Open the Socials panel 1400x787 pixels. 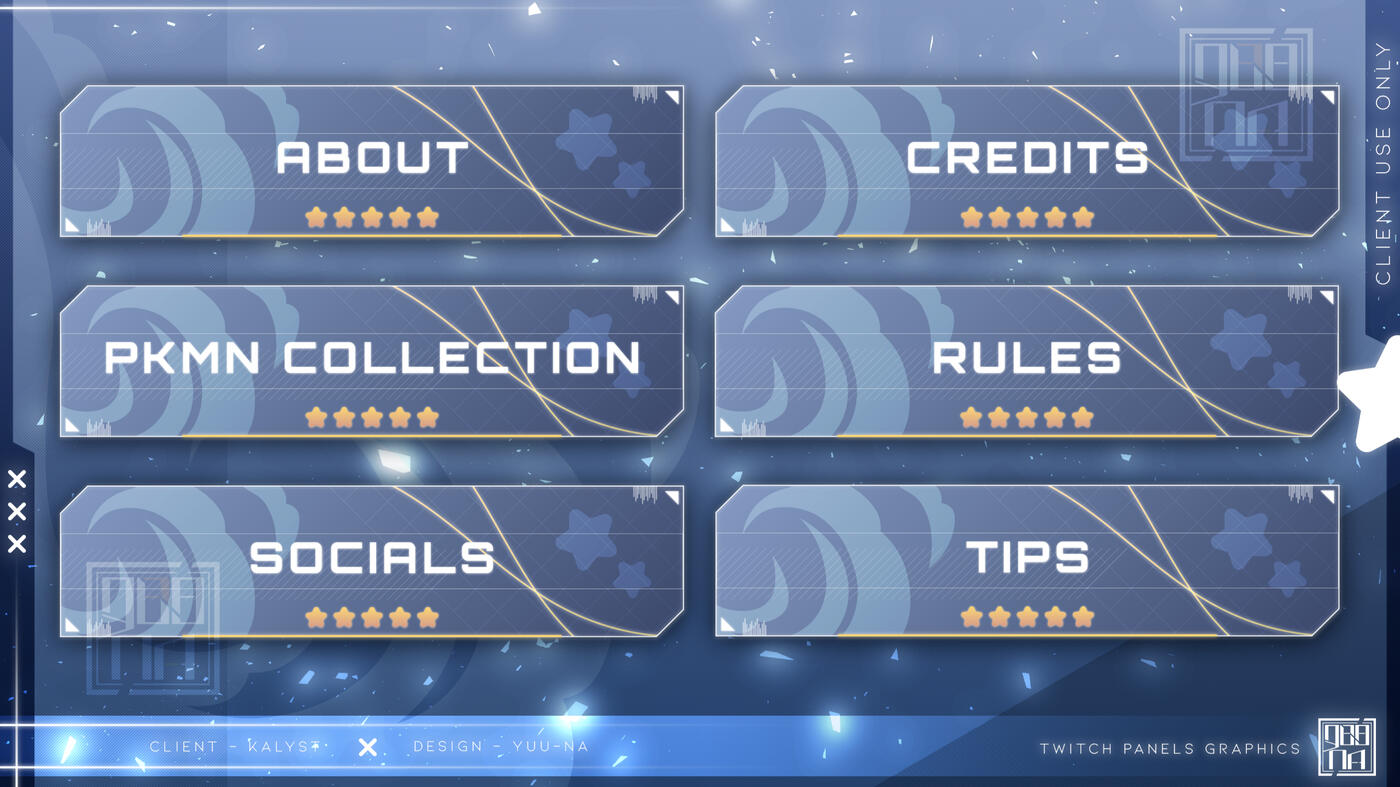[371, 561]
